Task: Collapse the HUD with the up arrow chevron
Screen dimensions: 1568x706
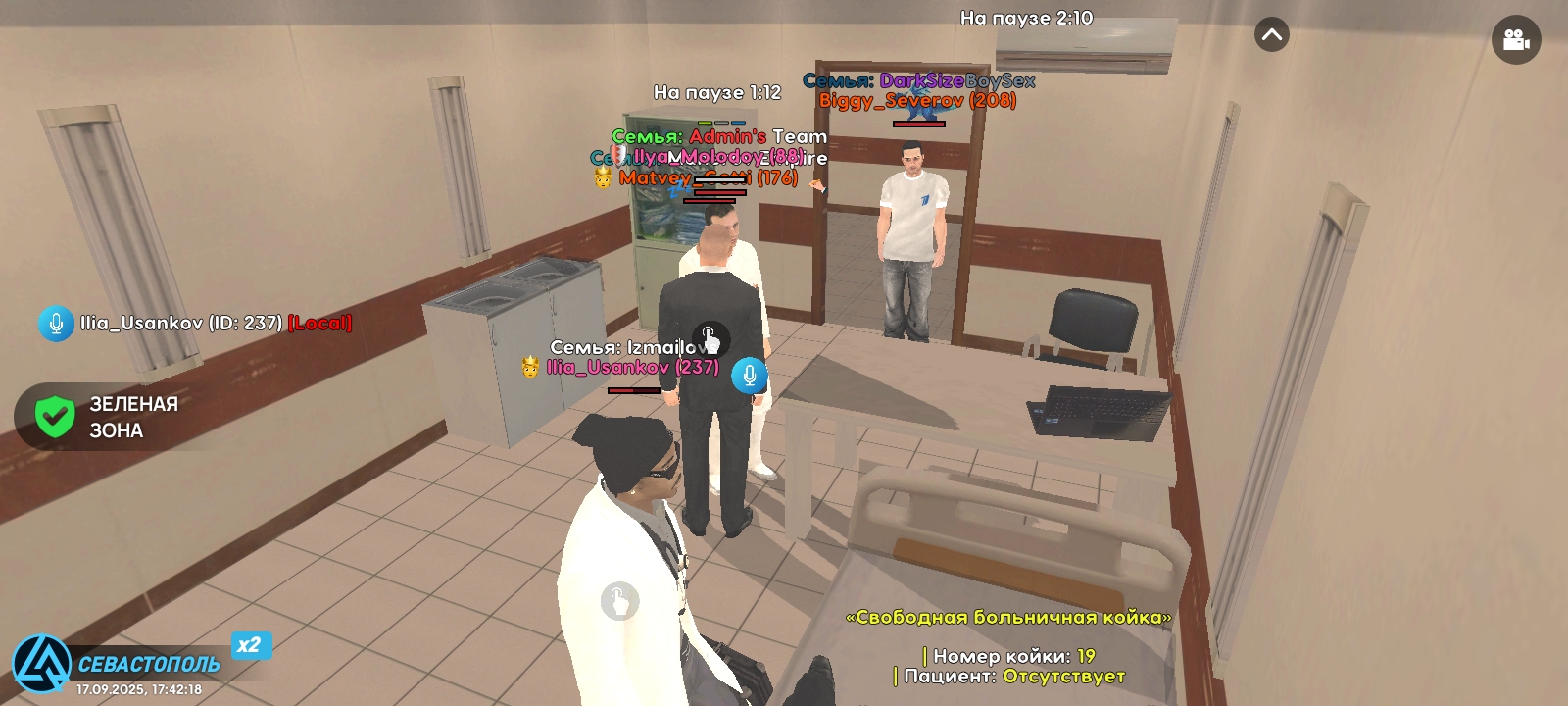Action: tap(1272, 34)
